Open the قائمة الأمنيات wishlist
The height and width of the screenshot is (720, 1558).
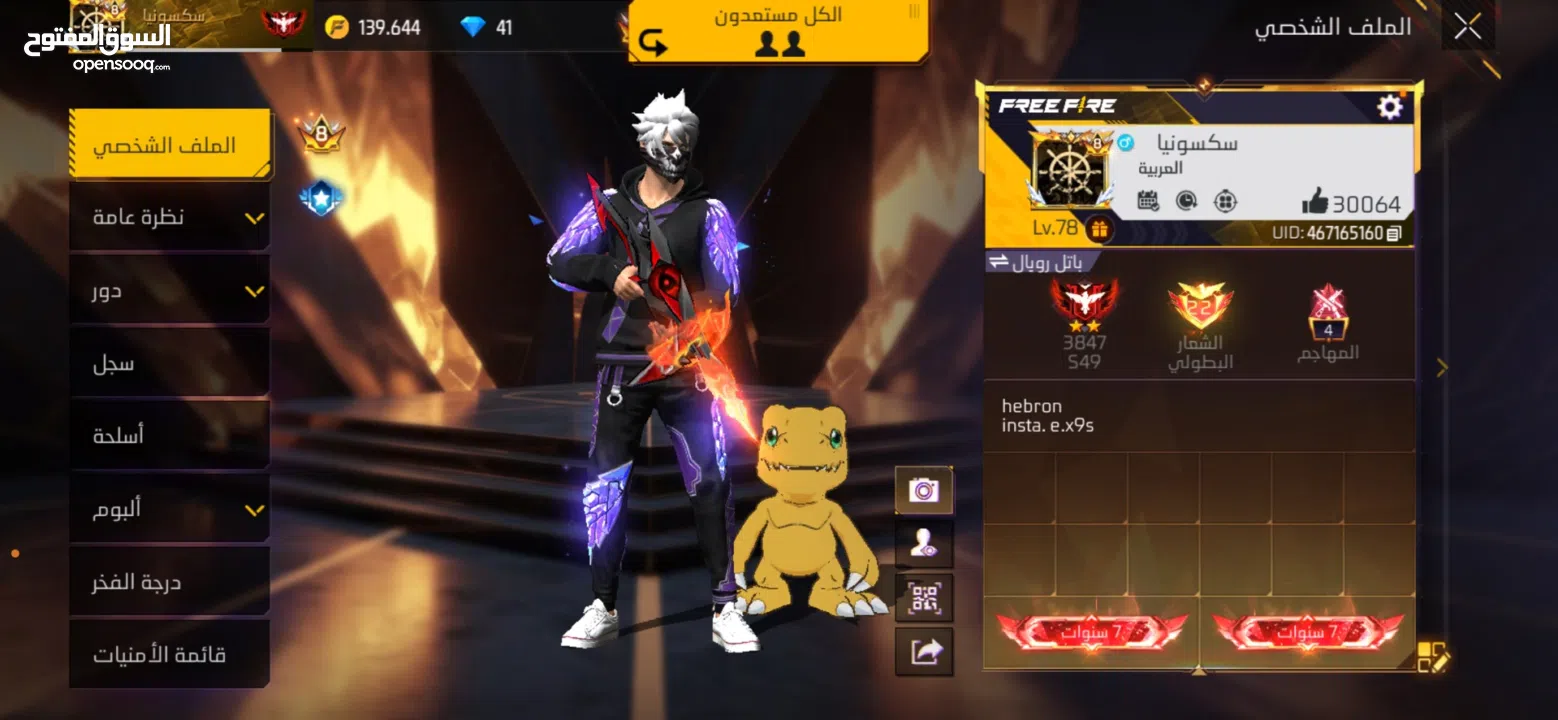pos(169,655)
